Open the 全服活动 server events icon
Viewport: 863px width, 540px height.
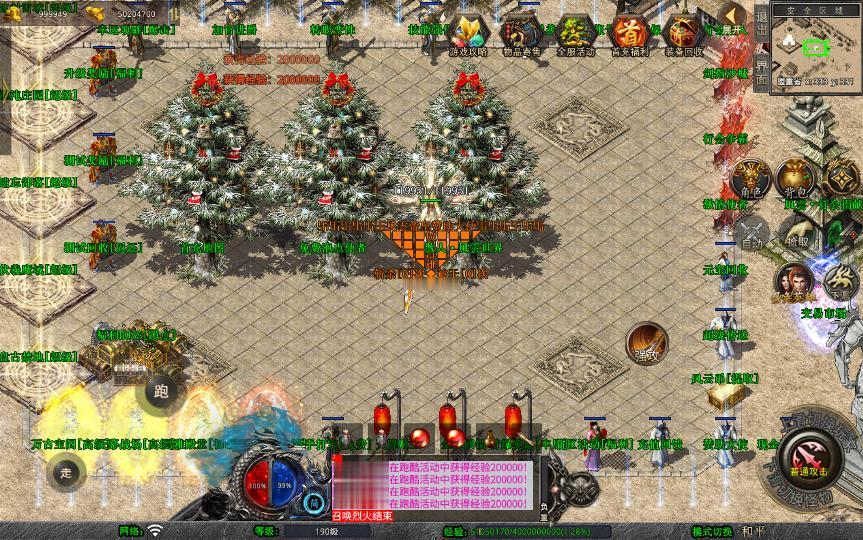[x=574, y=34]
